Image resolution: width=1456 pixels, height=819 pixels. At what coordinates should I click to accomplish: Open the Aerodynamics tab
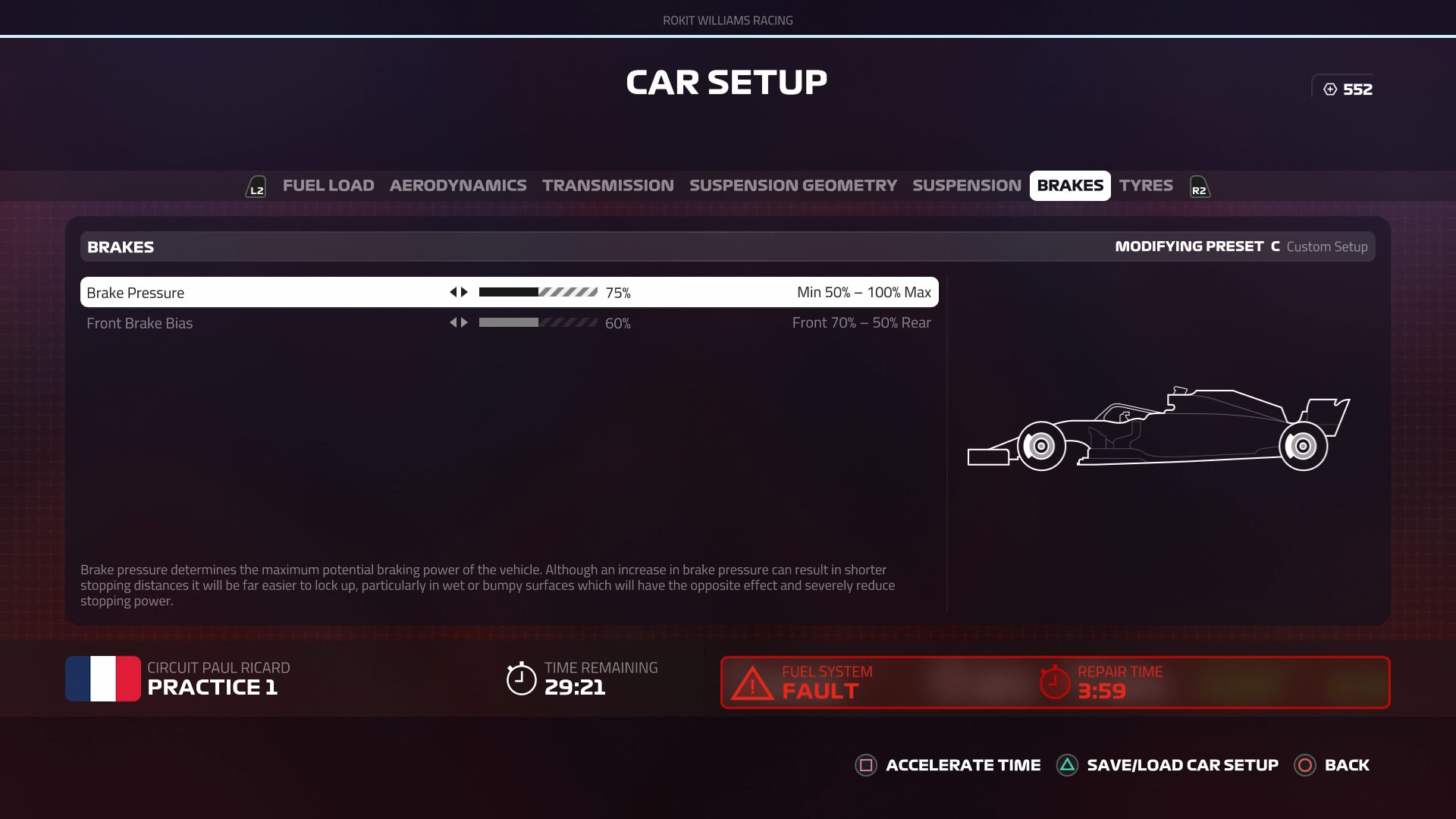(x=458, y=186)
